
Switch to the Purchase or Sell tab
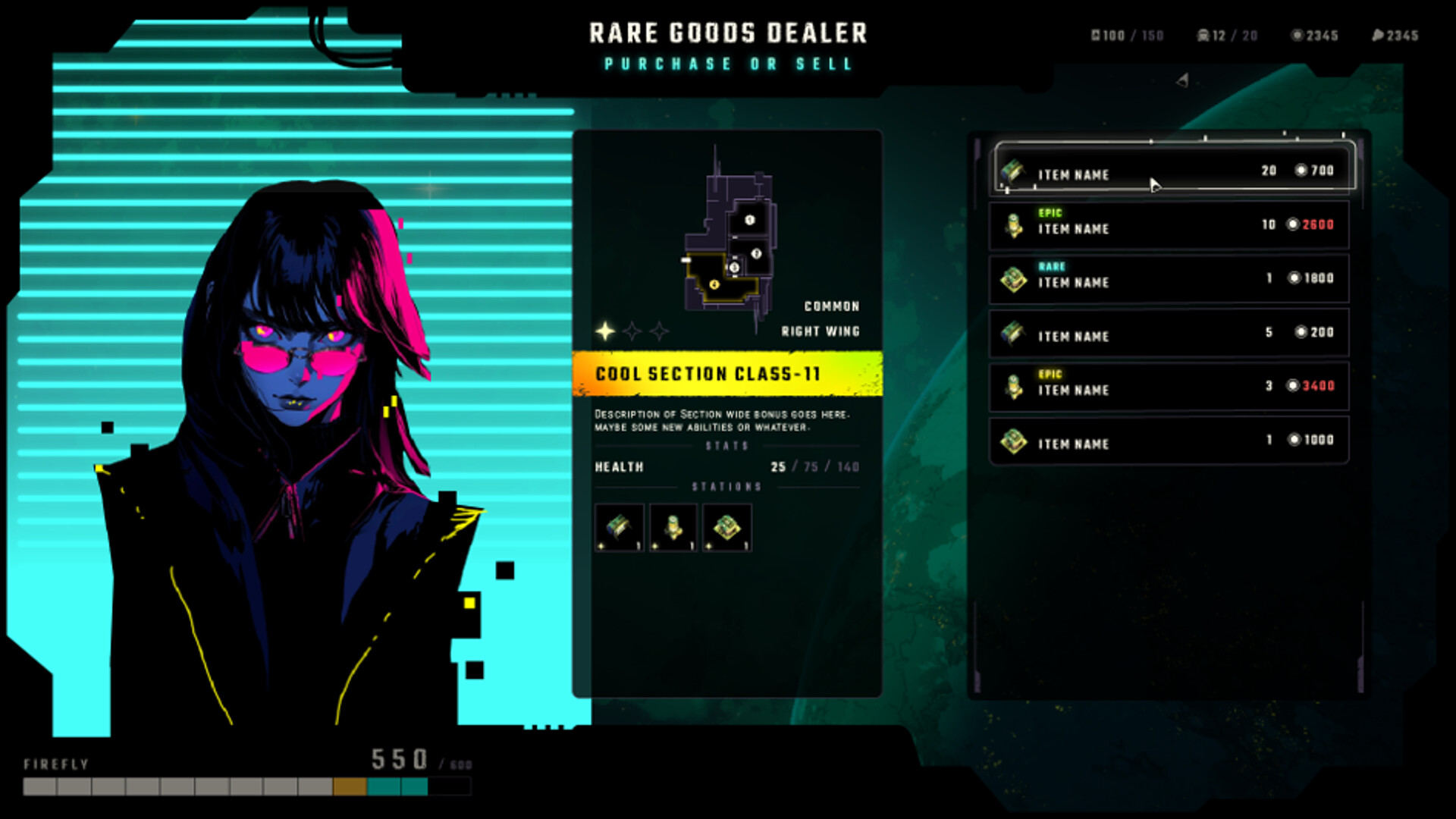pyautogui.click(x=727, y=64)
